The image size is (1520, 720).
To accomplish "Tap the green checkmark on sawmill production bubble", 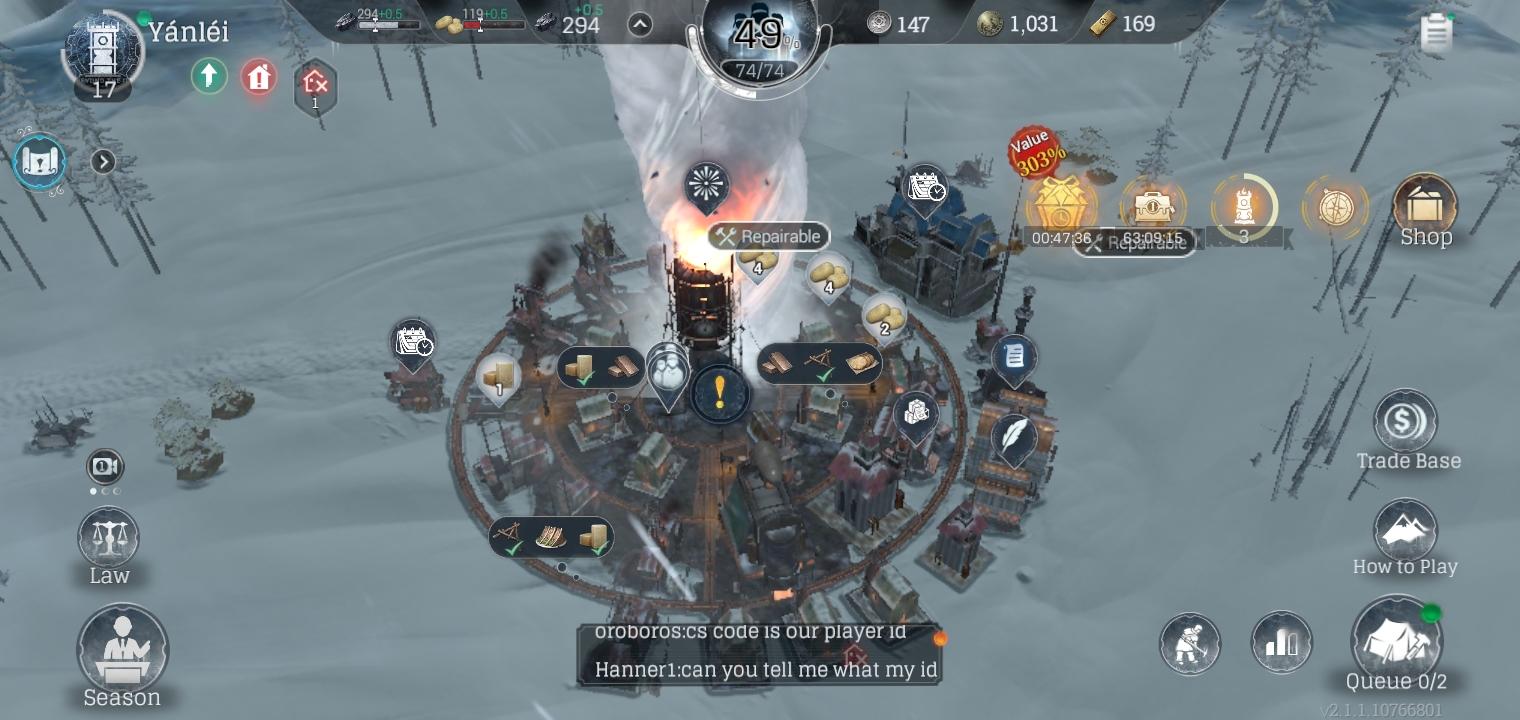I will [x=824, y=377].
